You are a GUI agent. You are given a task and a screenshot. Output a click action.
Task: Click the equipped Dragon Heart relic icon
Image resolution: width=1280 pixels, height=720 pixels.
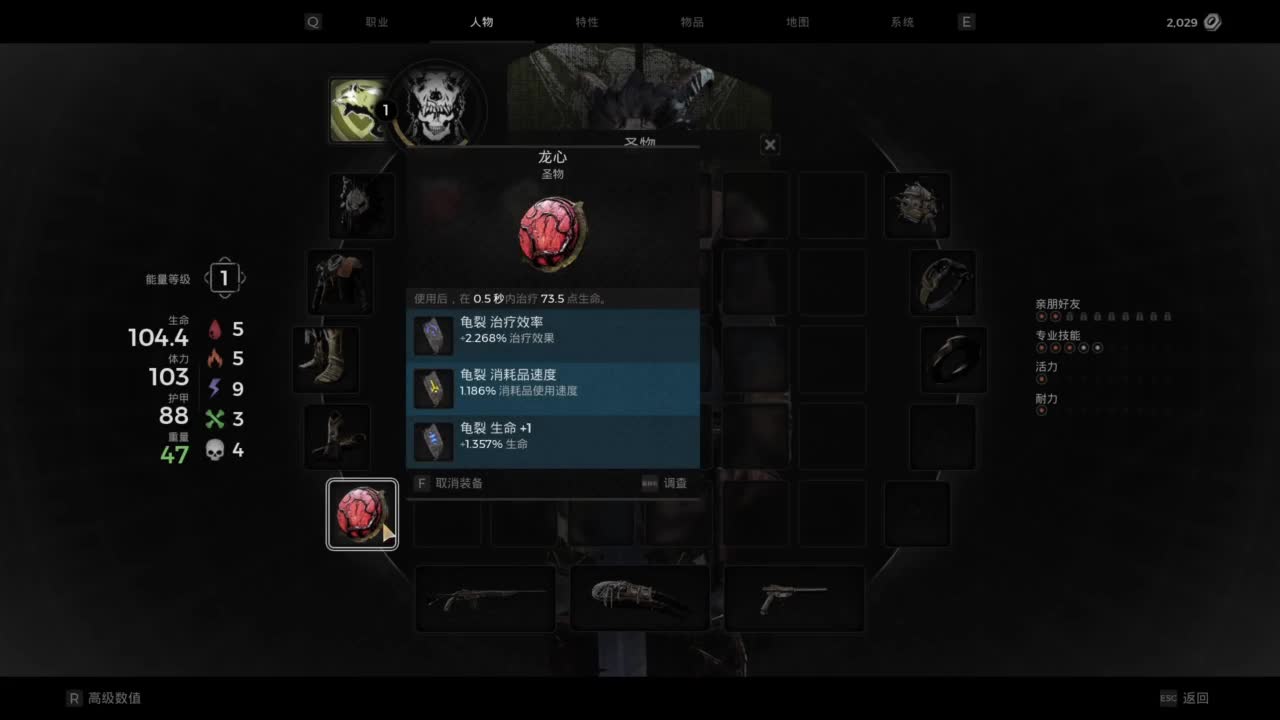362,513
